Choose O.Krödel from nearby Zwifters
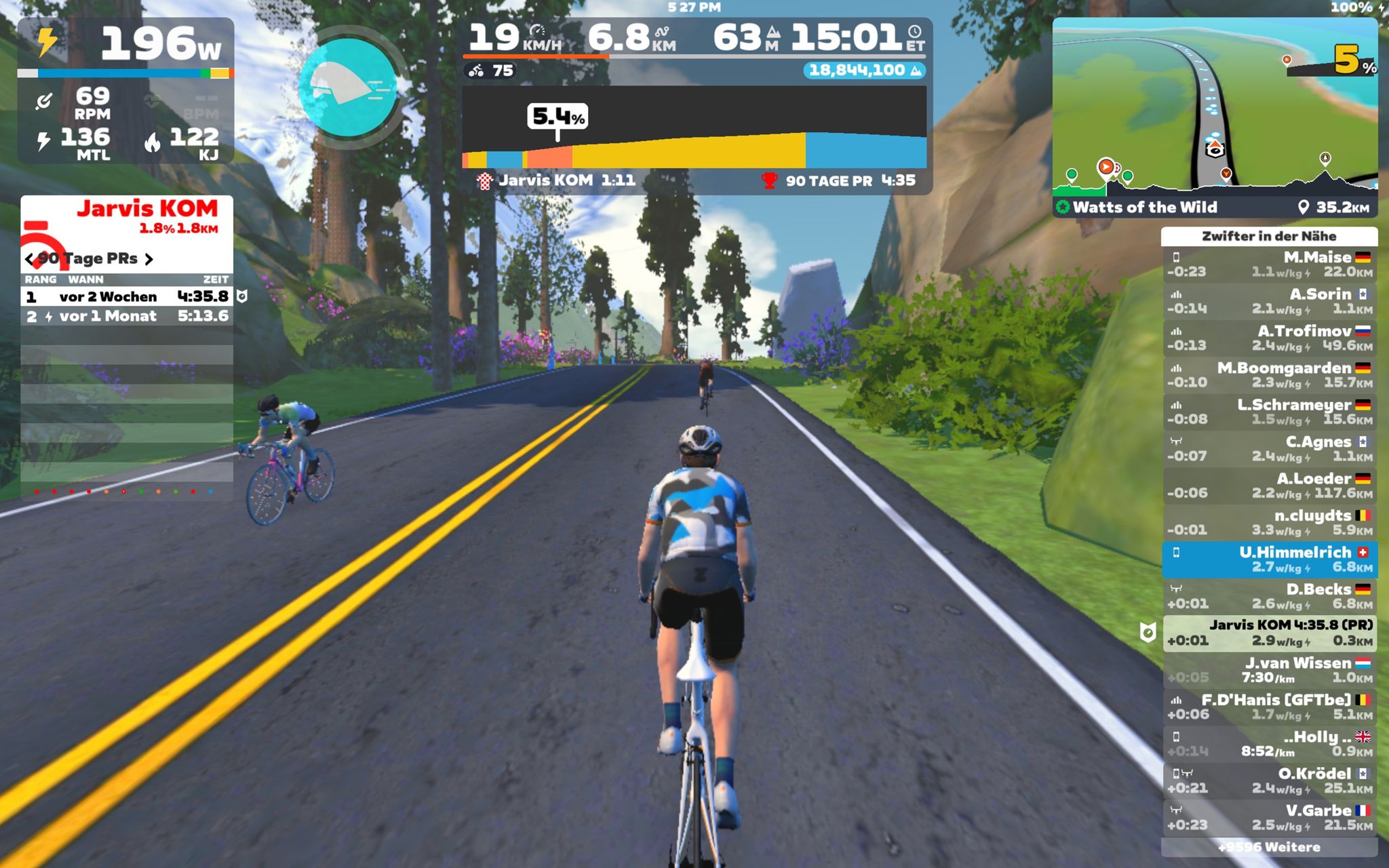The image size is (1389, 868). 1269,781
